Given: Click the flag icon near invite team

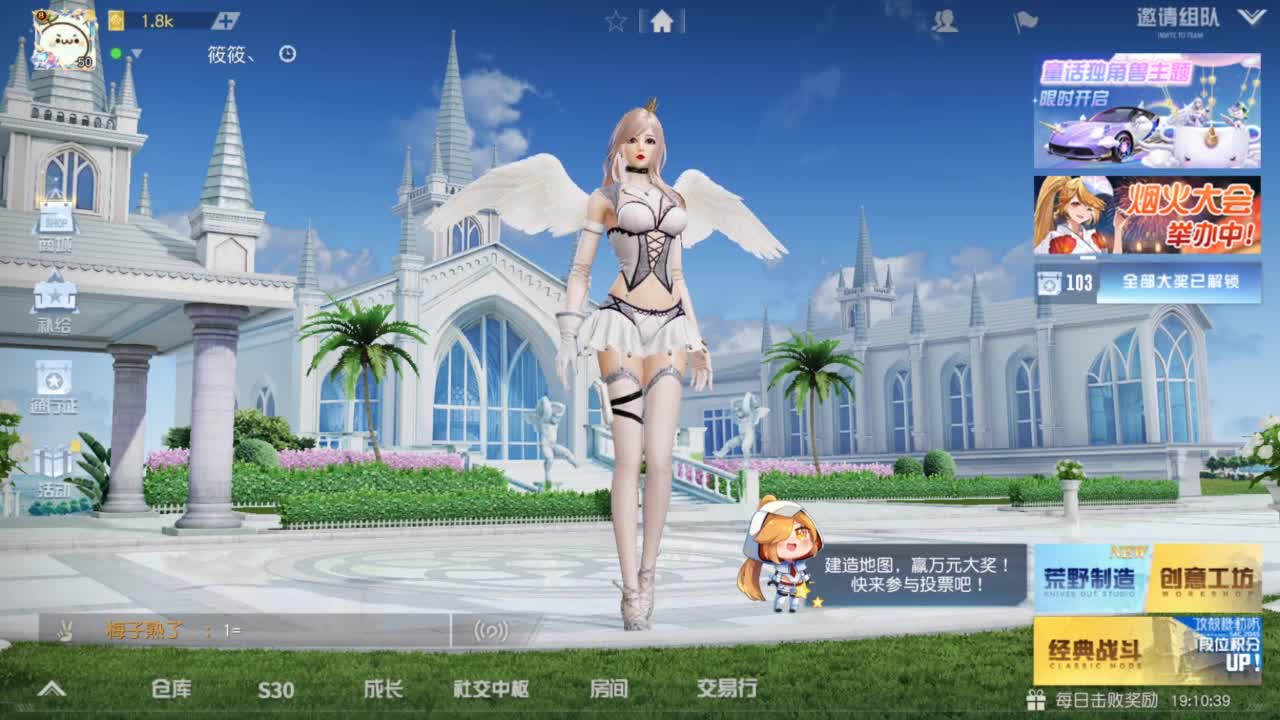Looking at the screenshot, I should 1024,20.
